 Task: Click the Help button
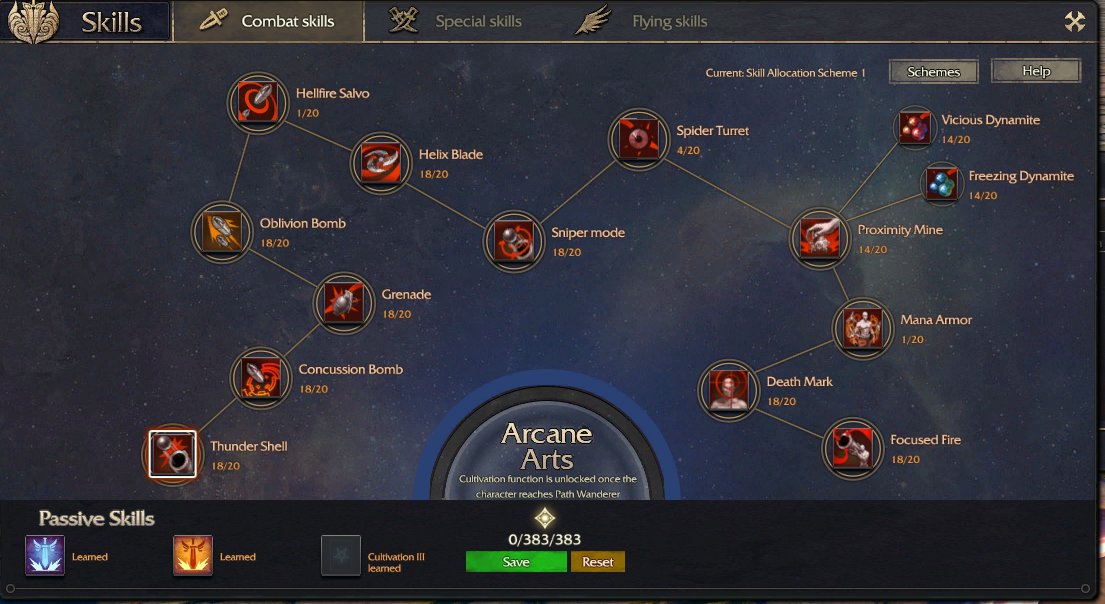(x=1036, y=71)
